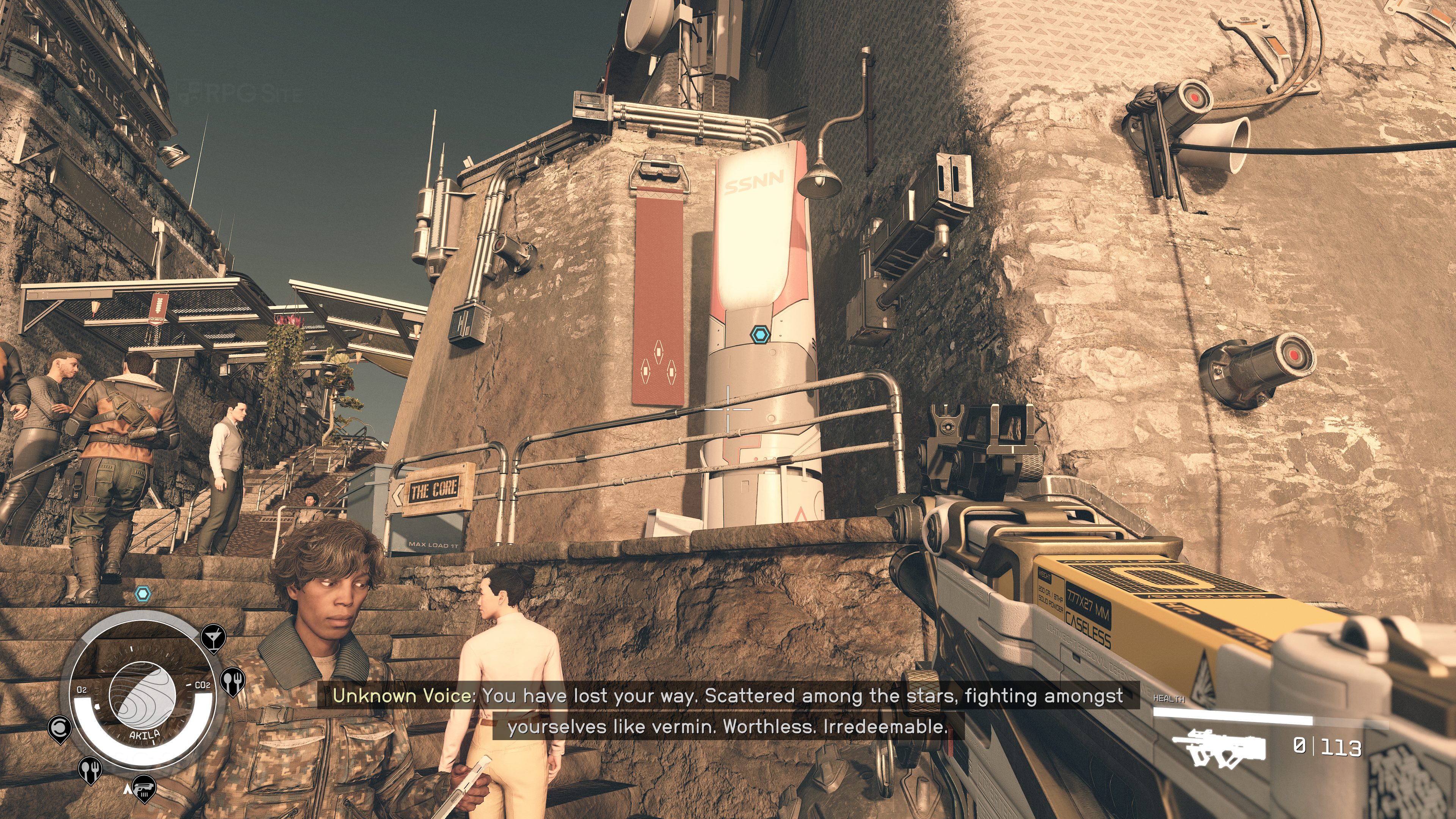Select the equipped rifle weapon icon
Image resolution: width=1456 pixels, height=819 pixels.
click(1219, 747)
